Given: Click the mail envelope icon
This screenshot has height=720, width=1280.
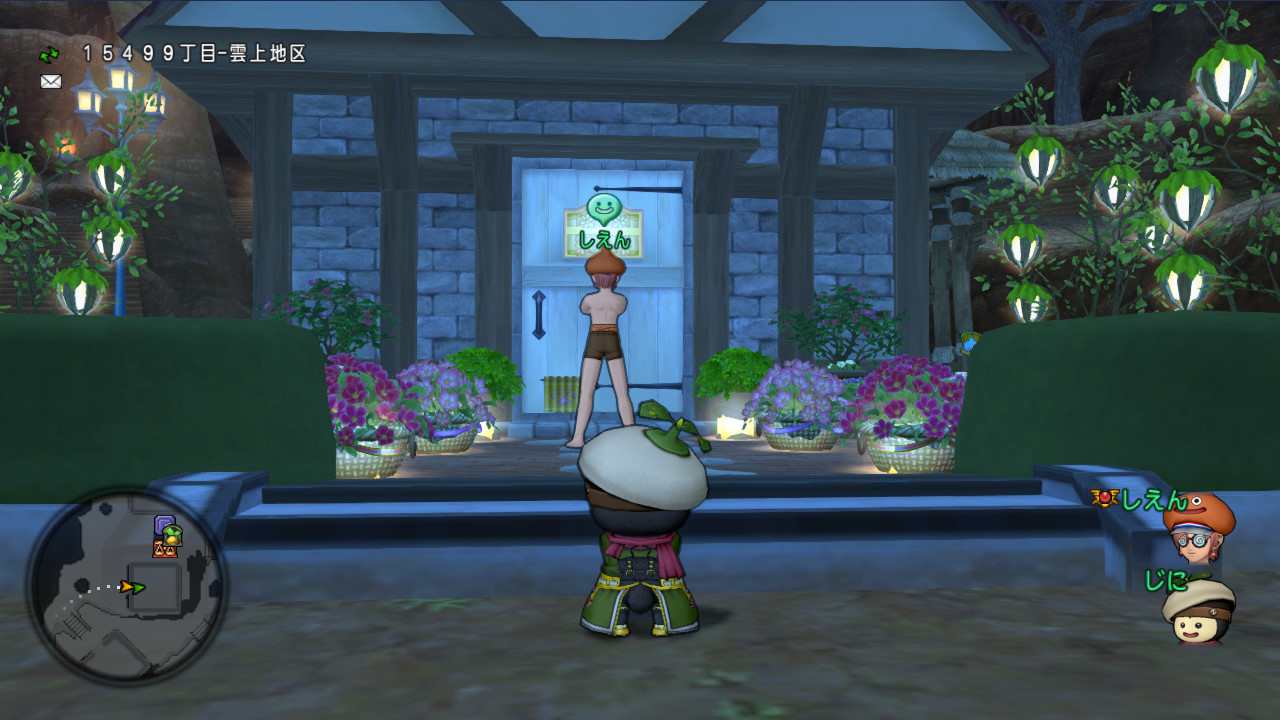Looking at the screenshot, I should [x=51, y=82].
